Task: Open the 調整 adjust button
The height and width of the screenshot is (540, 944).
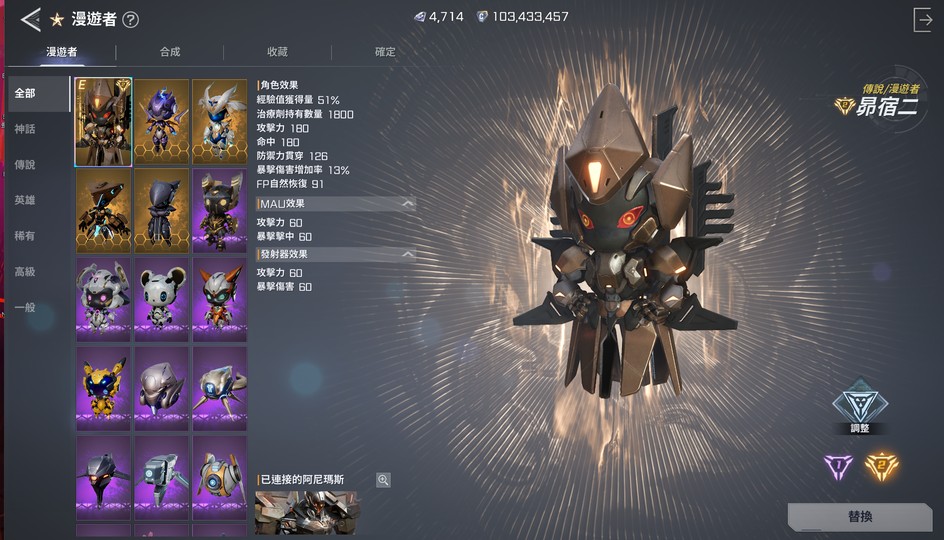Action: click(x=860, y=406)
